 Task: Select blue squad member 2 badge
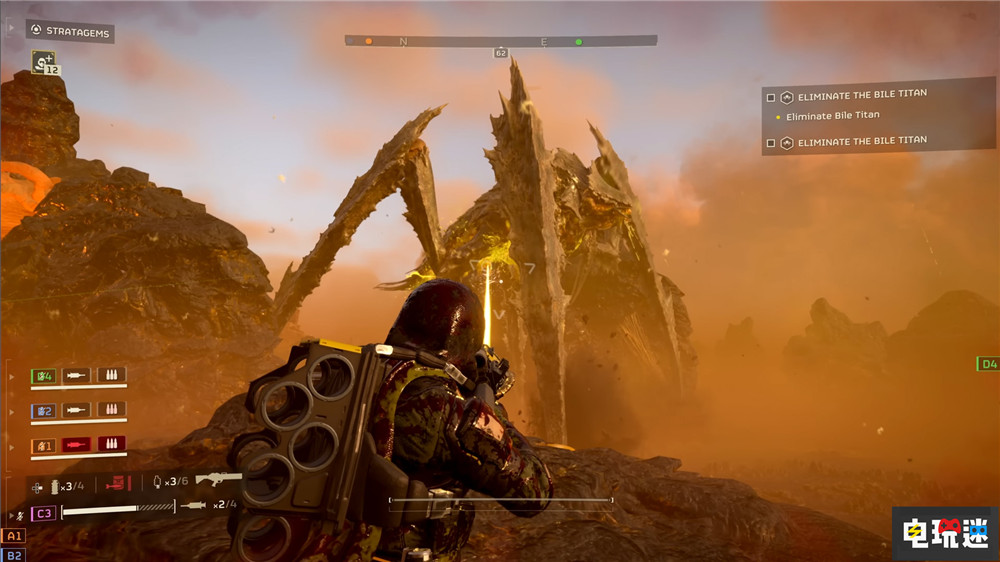[43, 410]
